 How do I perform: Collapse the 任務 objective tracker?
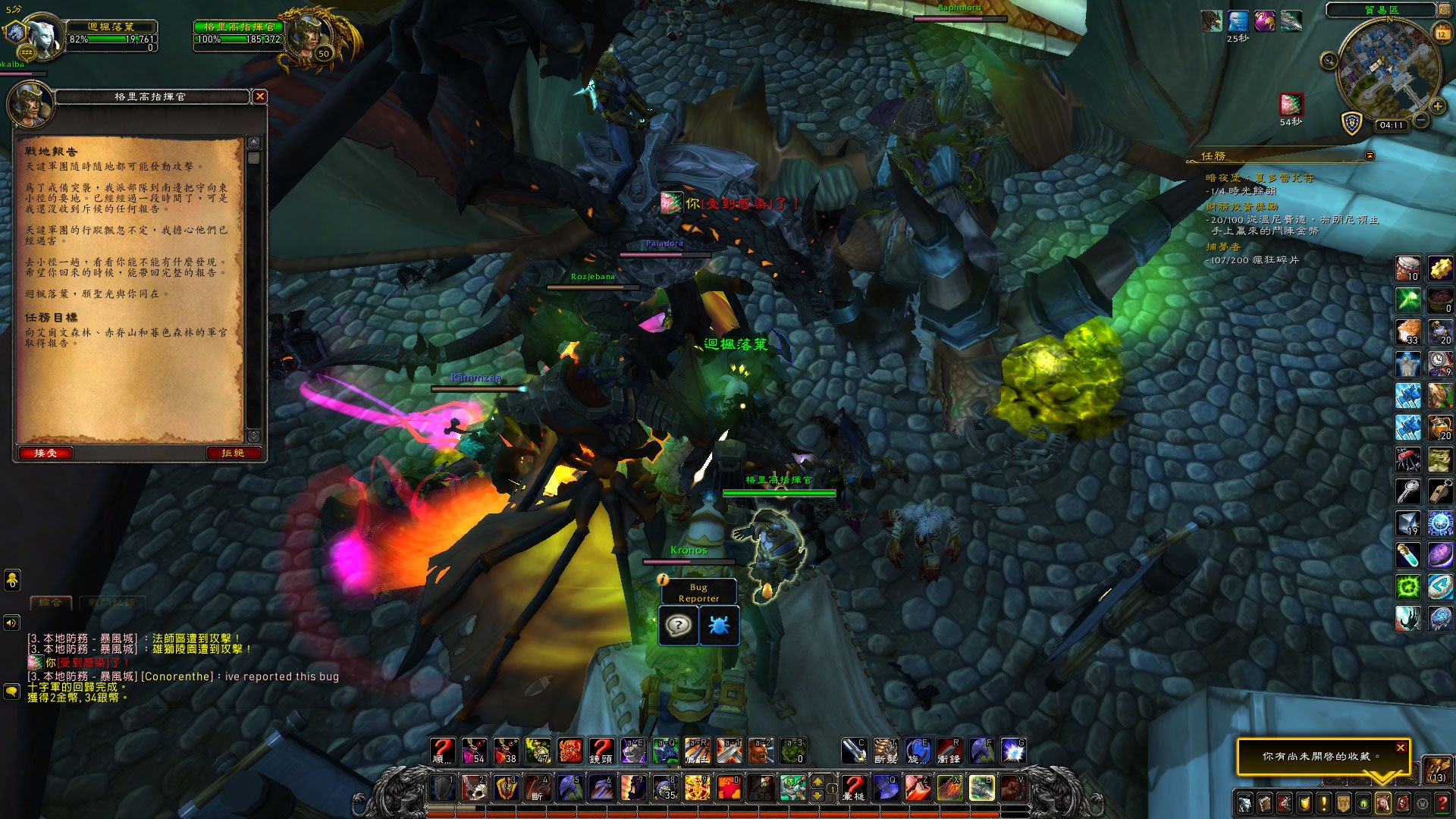tap(1370, 155)
